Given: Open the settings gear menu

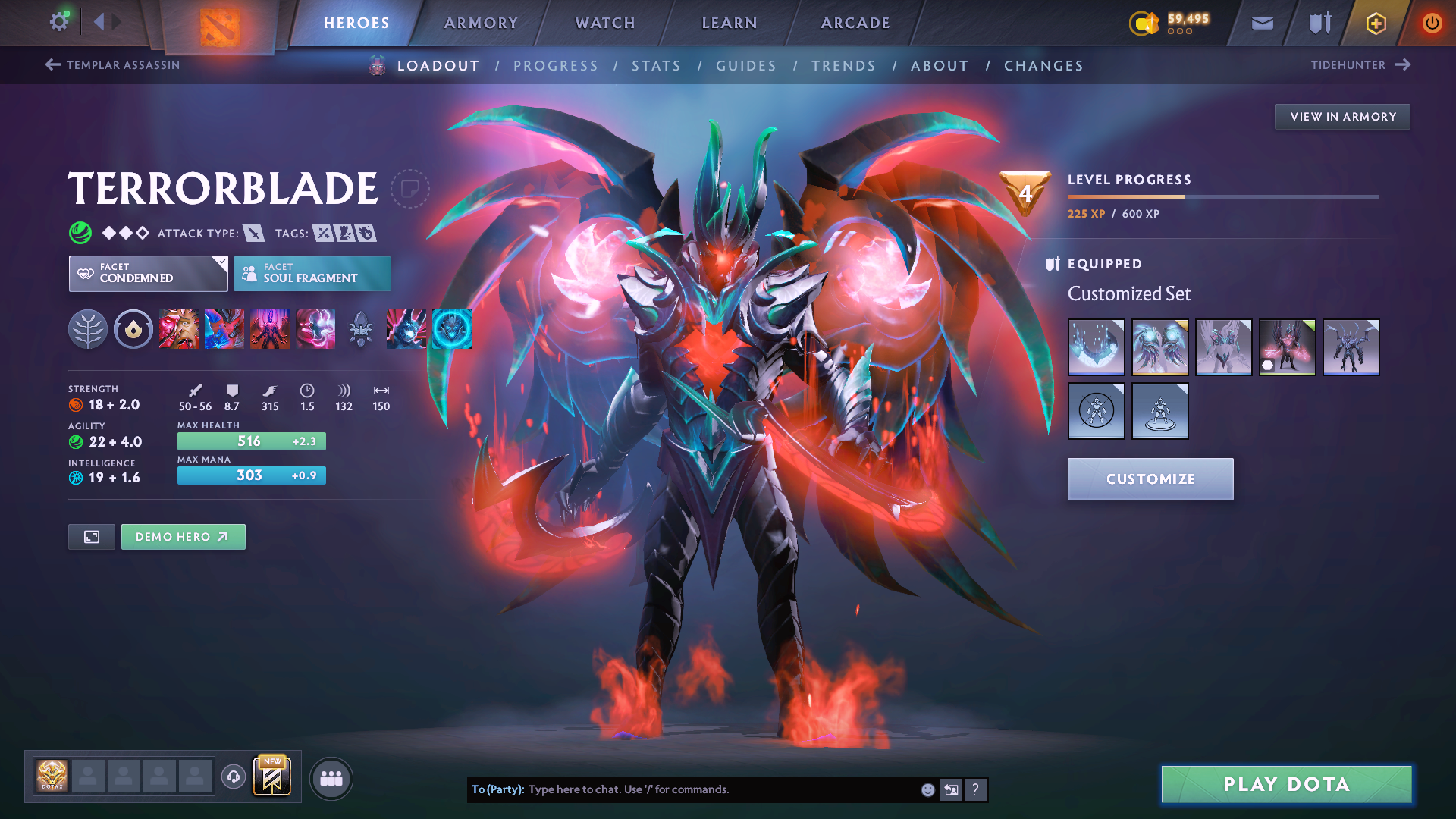Looking at the screenshot, I should [x=59, y=22].
